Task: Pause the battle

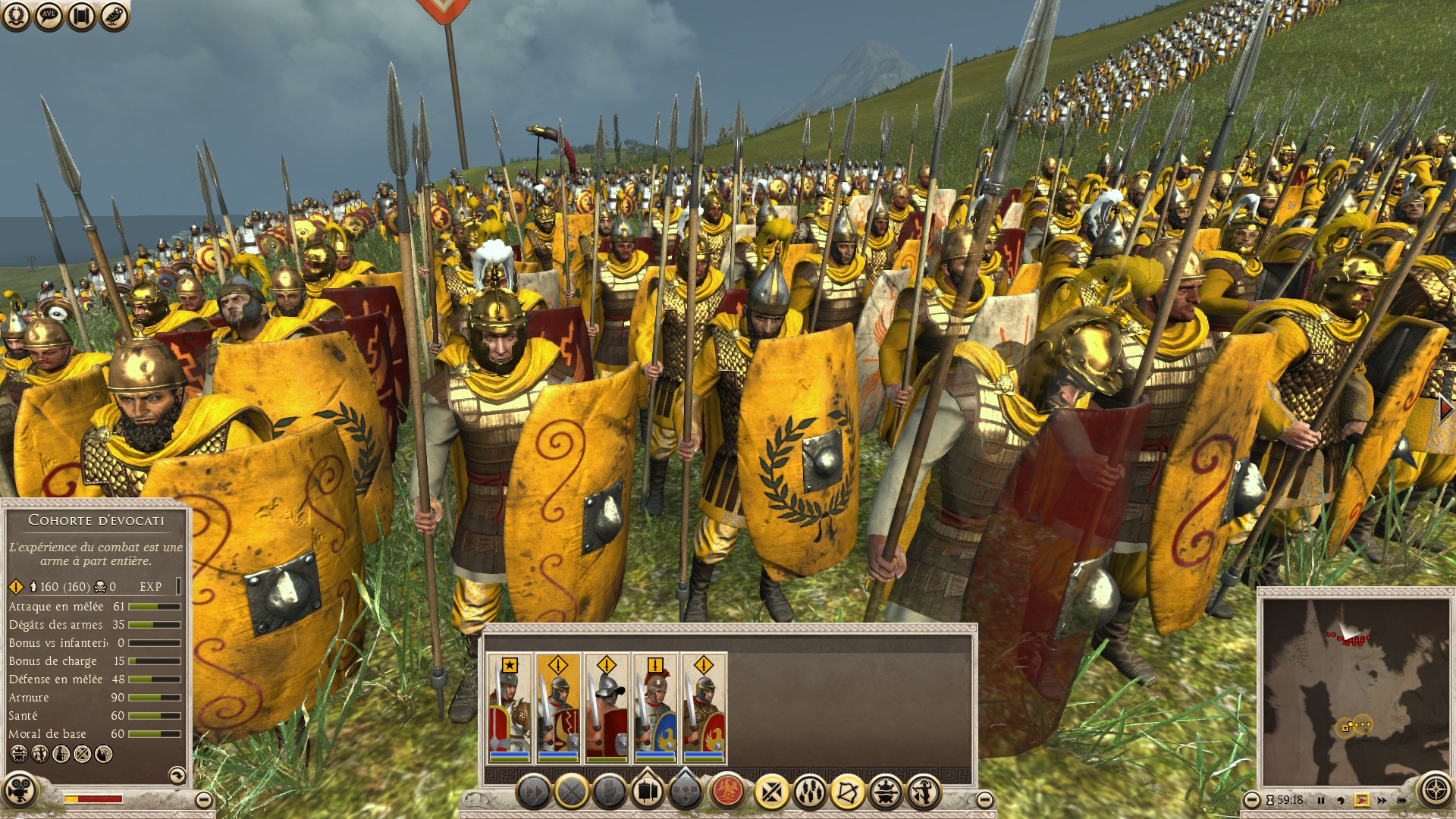Action: pos(1321,800)
